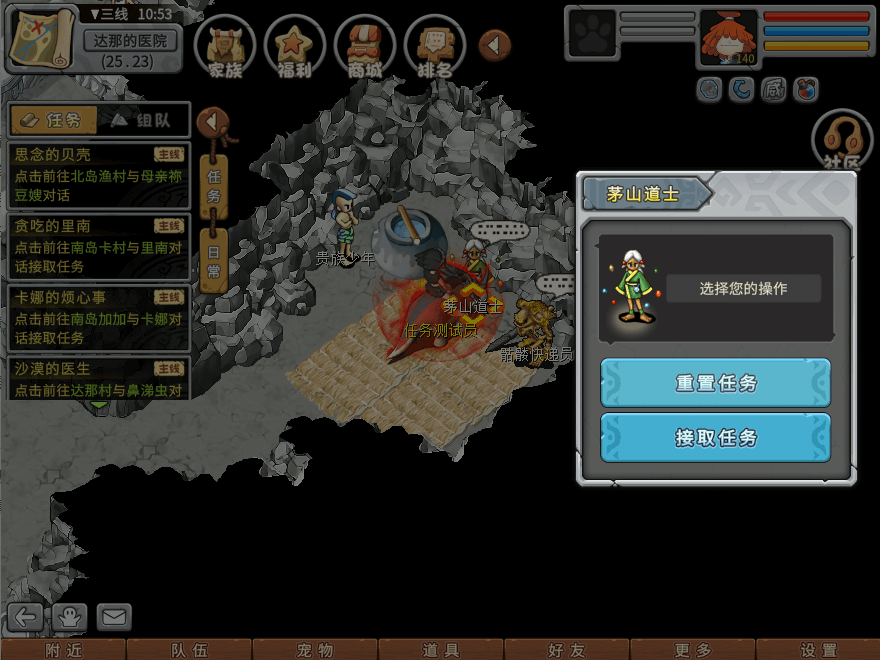Open the 社区 community button
Image resolution: width=880 pixels, height=660 pixels.
click(842, 140)
